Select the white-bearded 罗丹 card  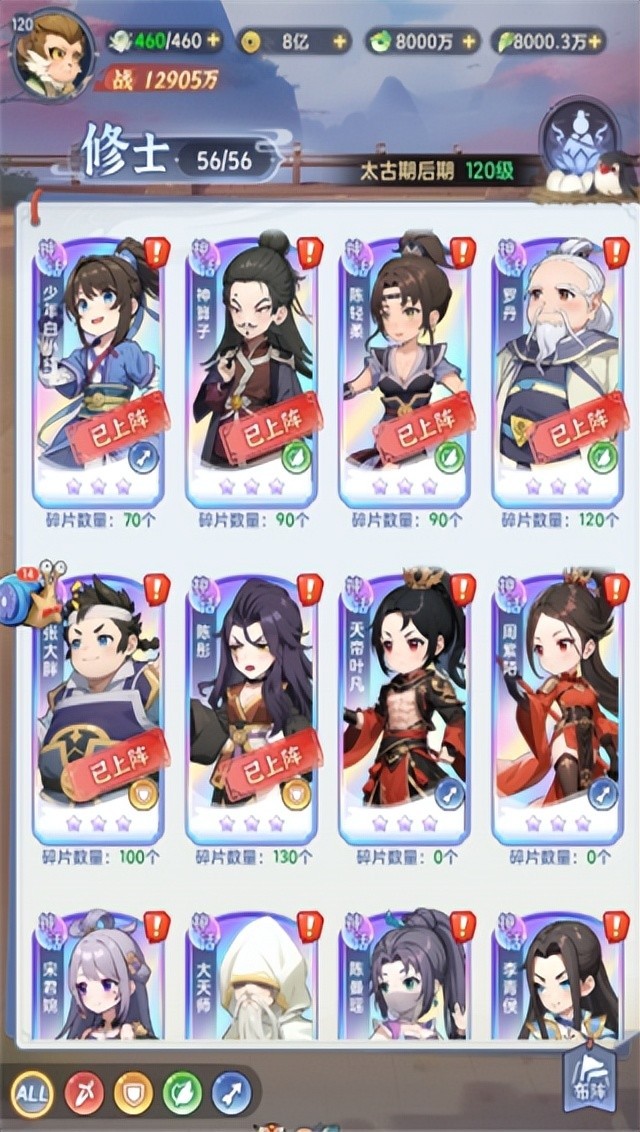point(558,365)
